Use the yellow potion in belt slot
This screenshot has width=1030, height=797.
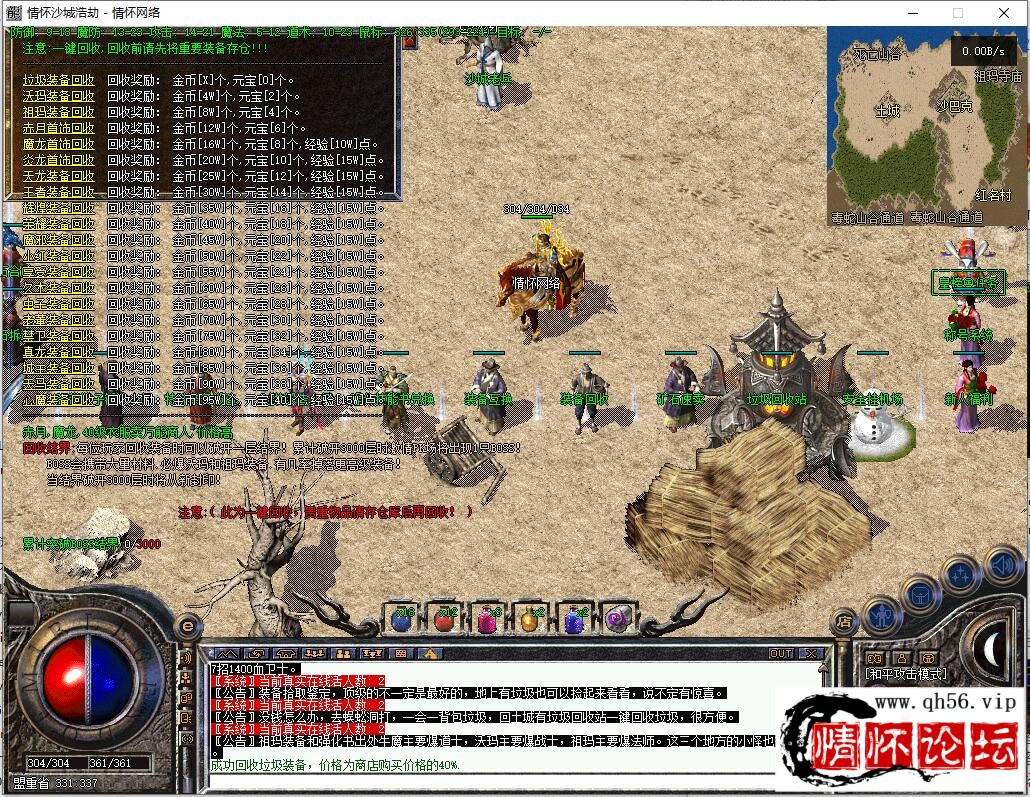coord(530,619)
